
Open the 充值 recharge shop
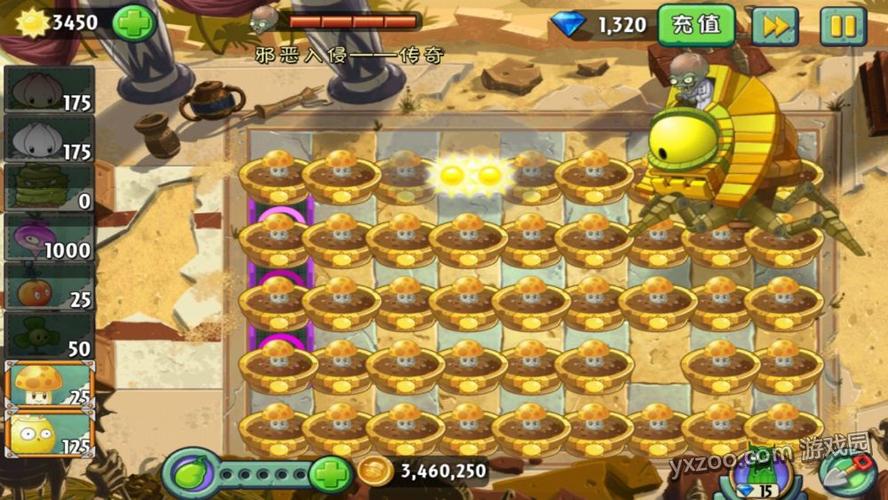[x=696, y=25]
